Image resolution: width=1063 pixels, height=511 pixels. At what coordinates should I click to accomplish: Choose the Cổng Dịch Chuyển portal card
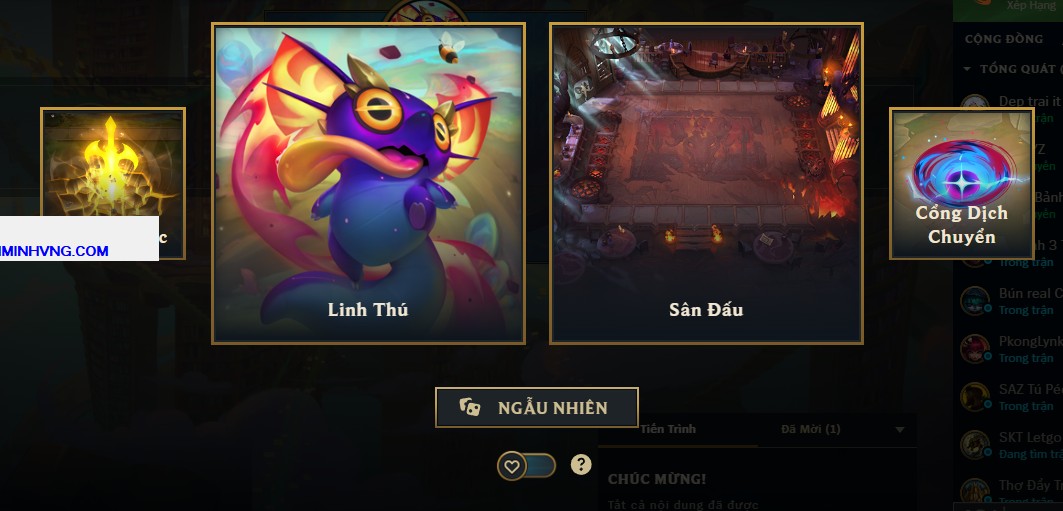[961, 183]
